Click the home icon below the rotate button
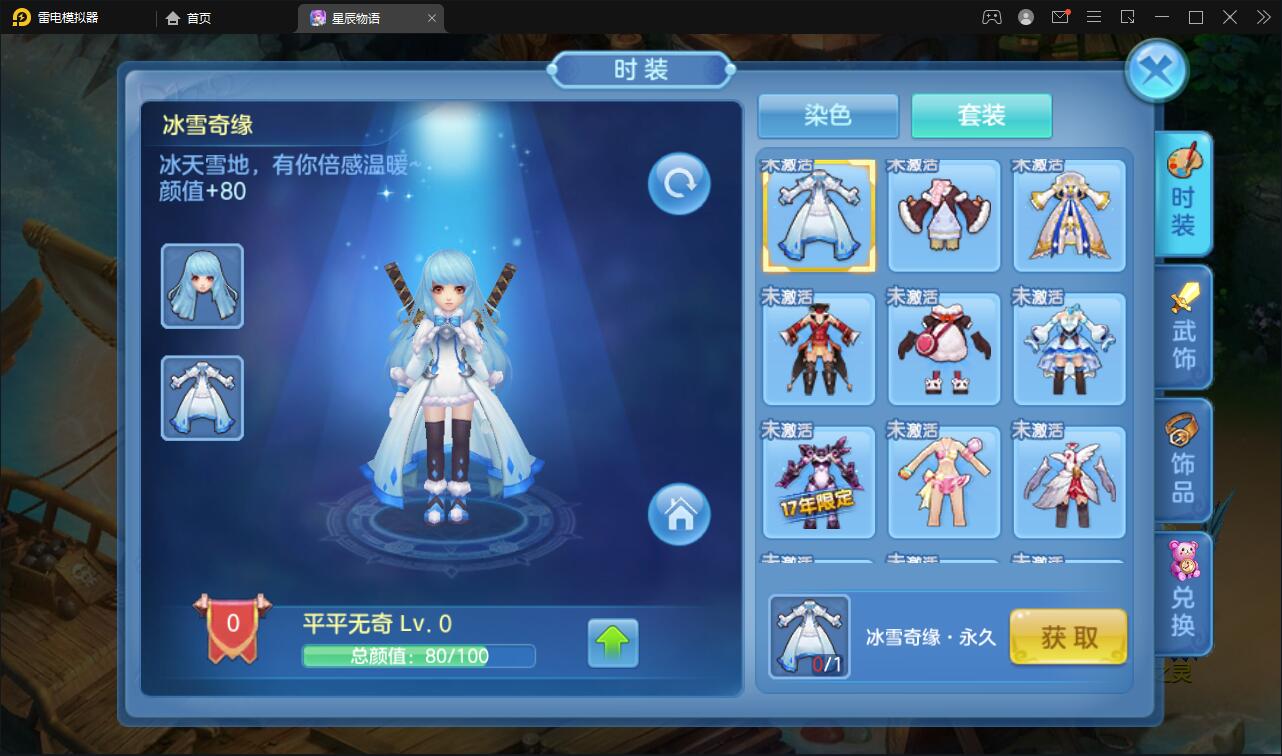 (678, 515)
